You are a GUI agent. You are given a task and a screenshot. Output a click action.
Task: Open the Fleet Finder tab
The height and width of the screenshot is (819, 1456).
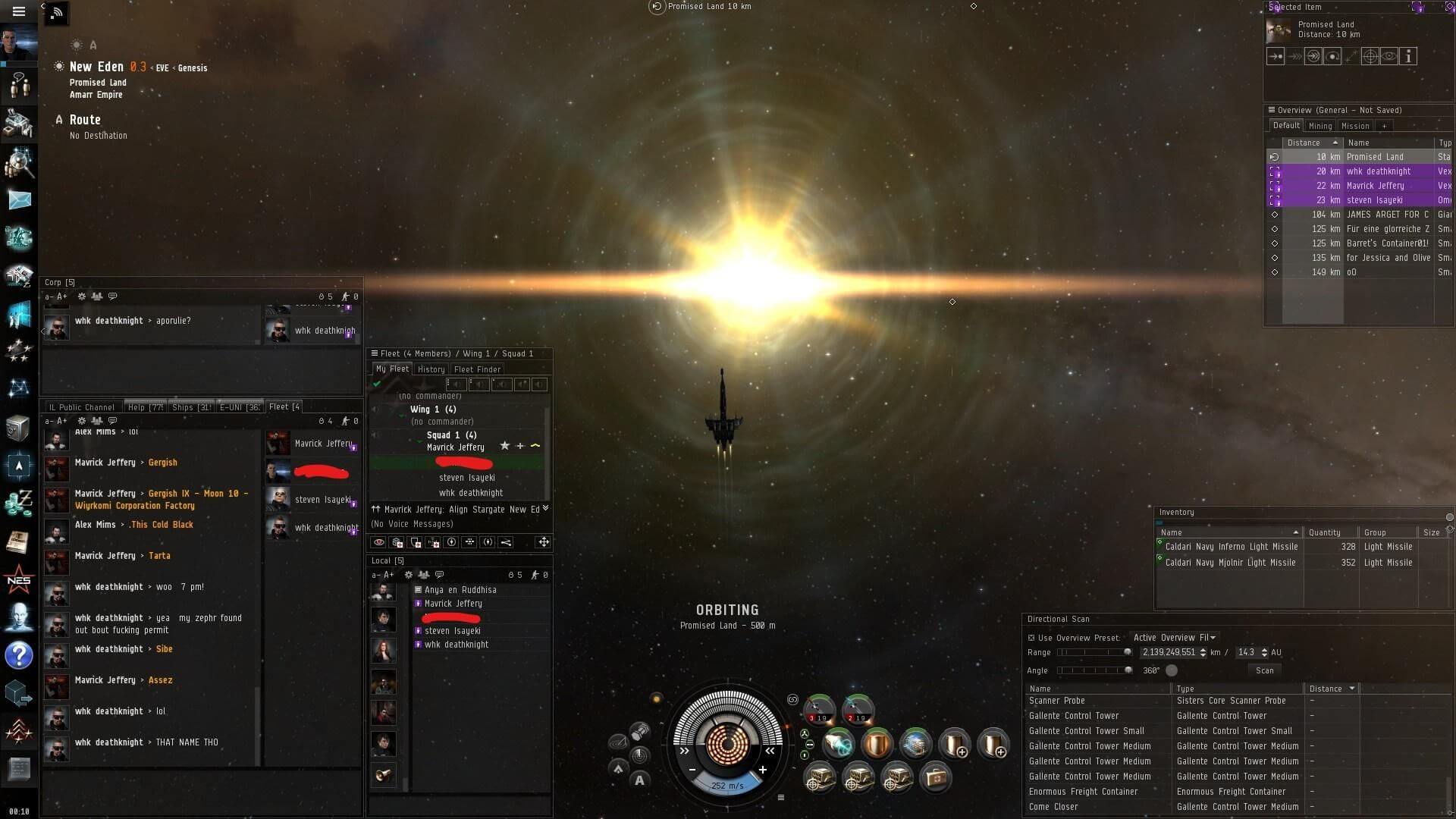tap(477, 369)
